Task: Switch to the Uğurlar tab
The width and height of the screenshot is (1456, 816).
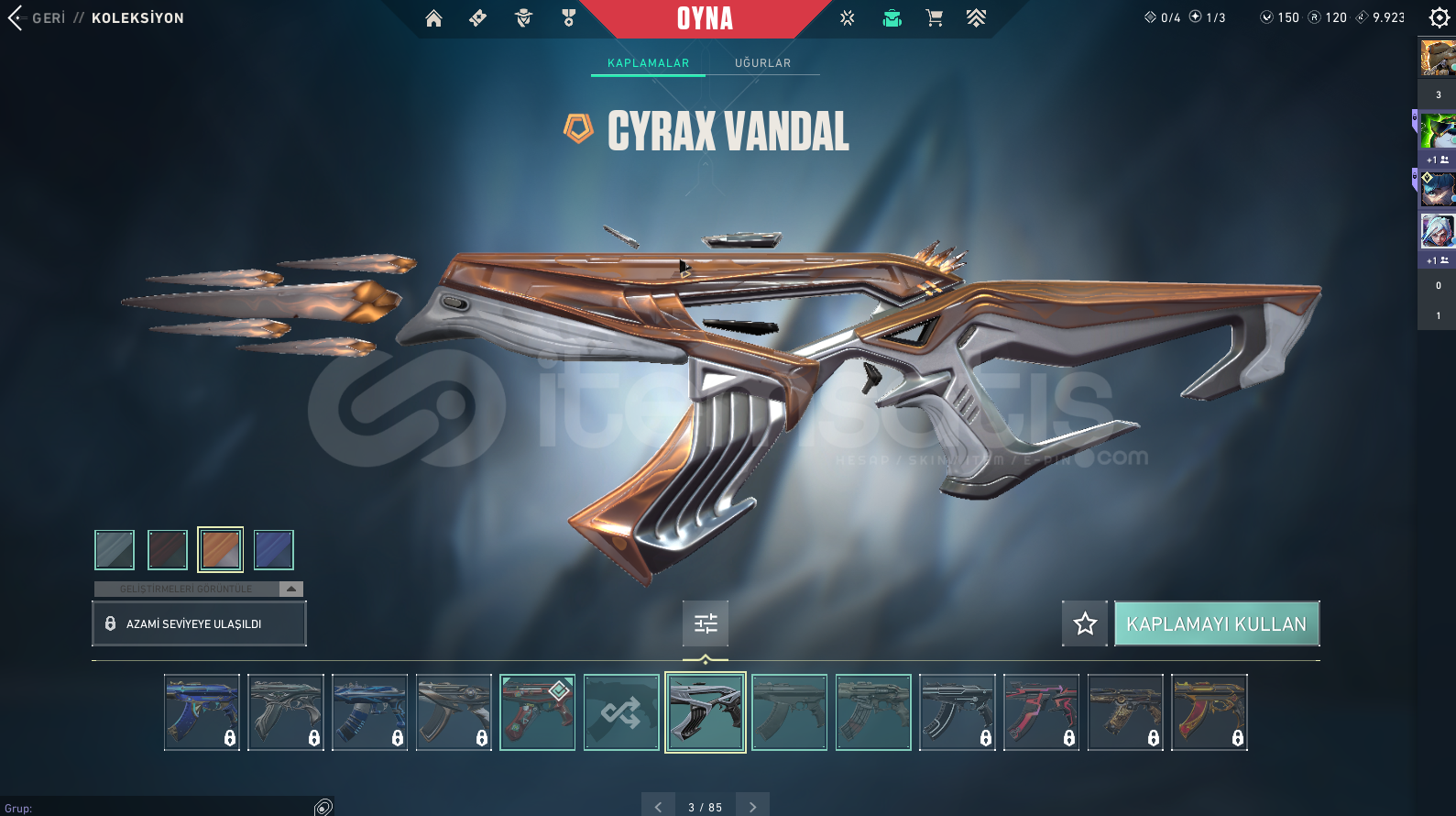Action: coord(762,63)
